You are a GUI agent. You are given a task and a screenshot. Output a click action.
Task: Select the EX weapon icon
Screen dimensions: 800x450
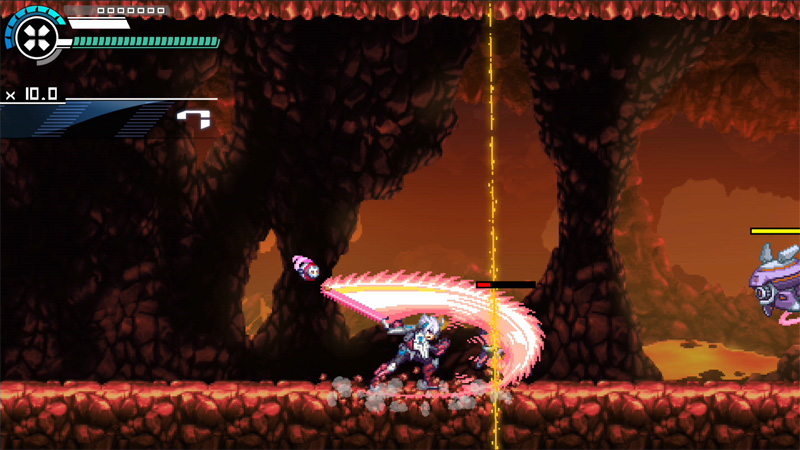pyautogui.click(x=194, y=119)
